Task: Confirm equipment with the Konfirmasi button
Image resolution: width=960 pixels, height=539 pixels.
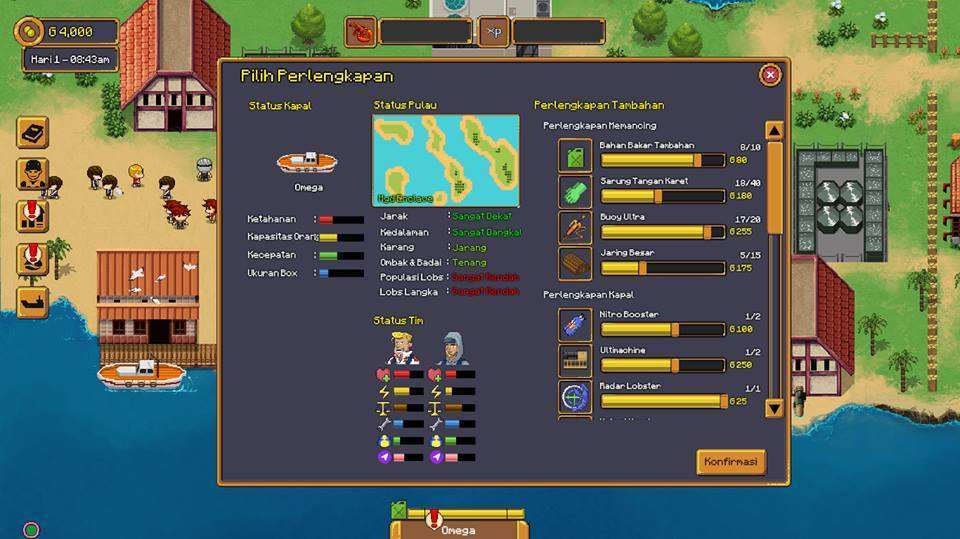Action: click(x=730, y=461)
